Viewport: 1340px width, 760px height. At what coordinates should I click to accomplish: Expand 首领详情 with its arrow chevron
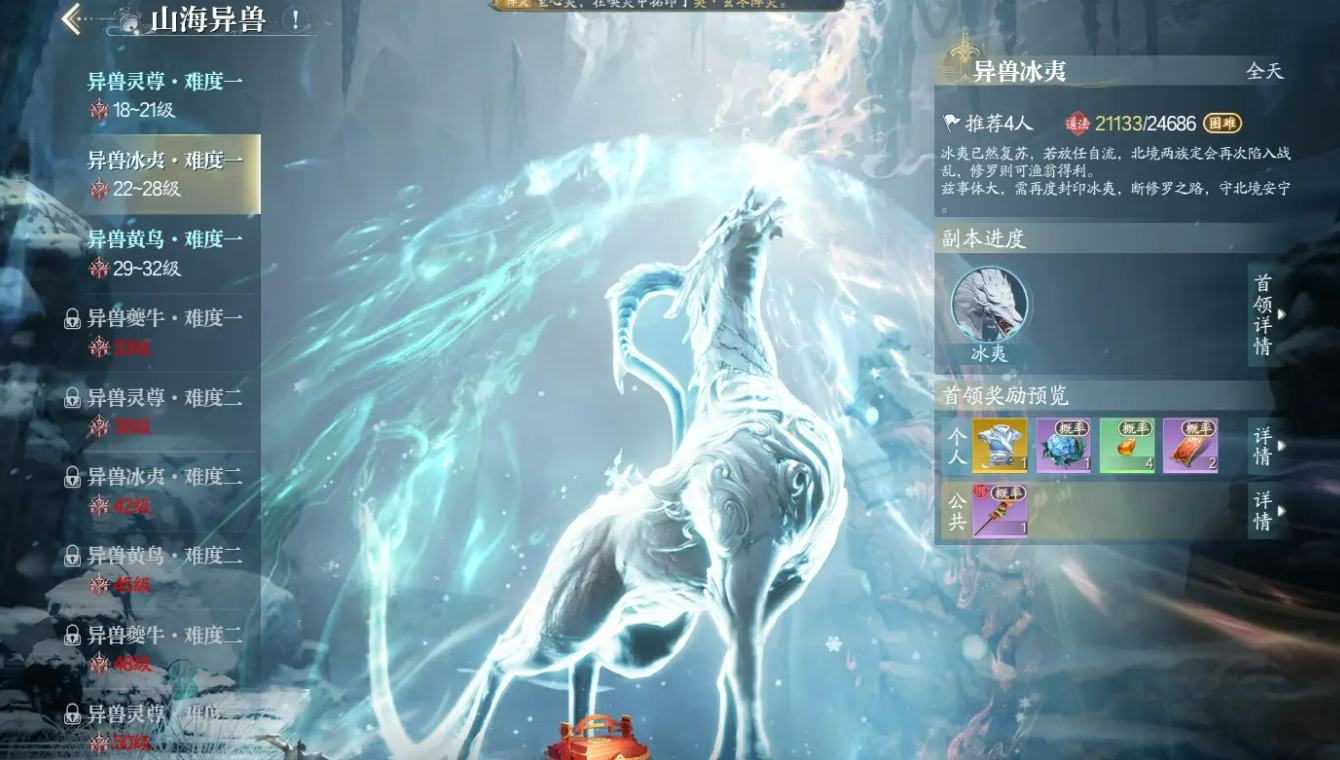[1261, 314]
